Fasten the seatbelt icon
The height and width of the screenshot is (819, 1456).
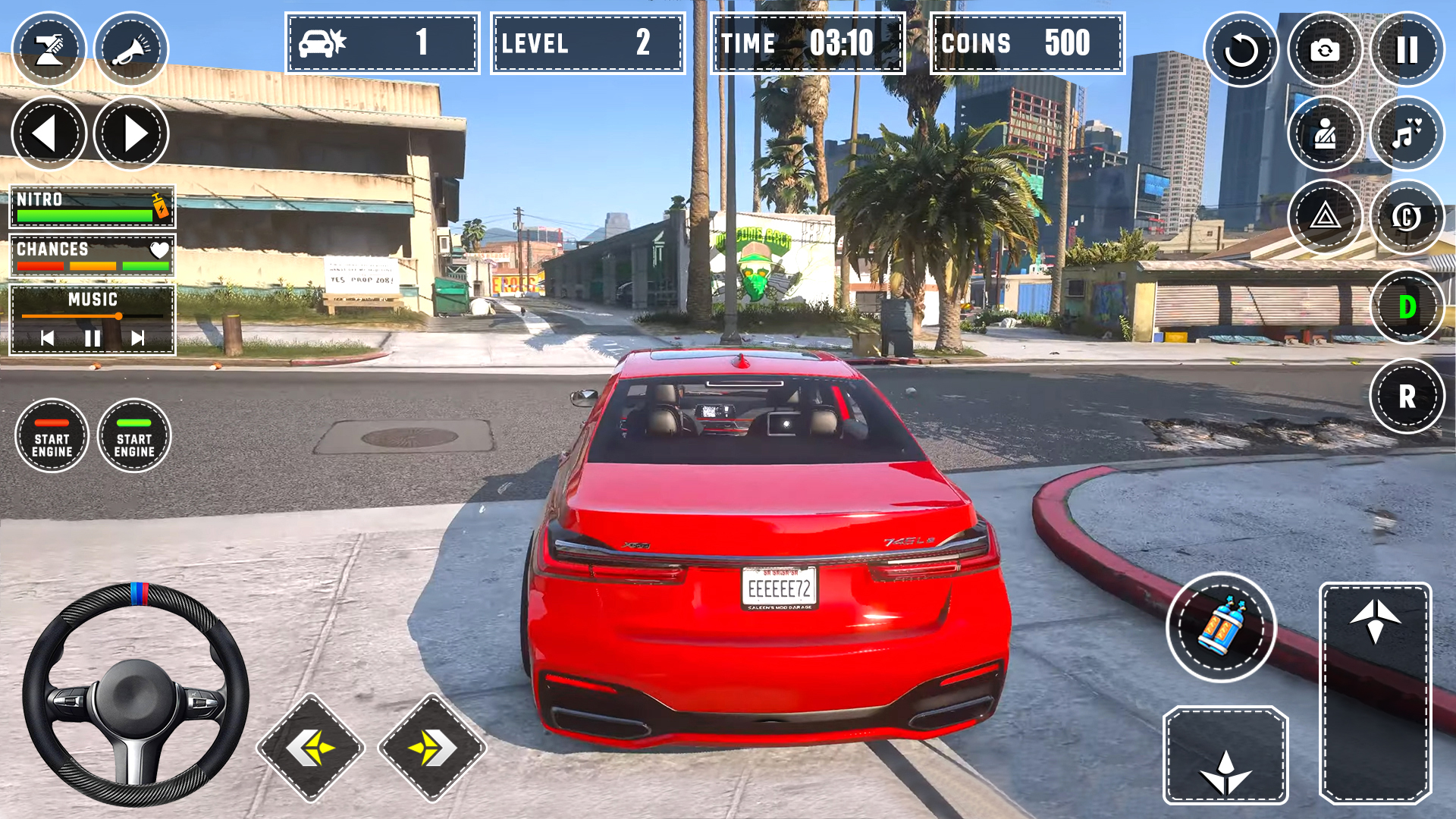click(x=1325, y=133)
